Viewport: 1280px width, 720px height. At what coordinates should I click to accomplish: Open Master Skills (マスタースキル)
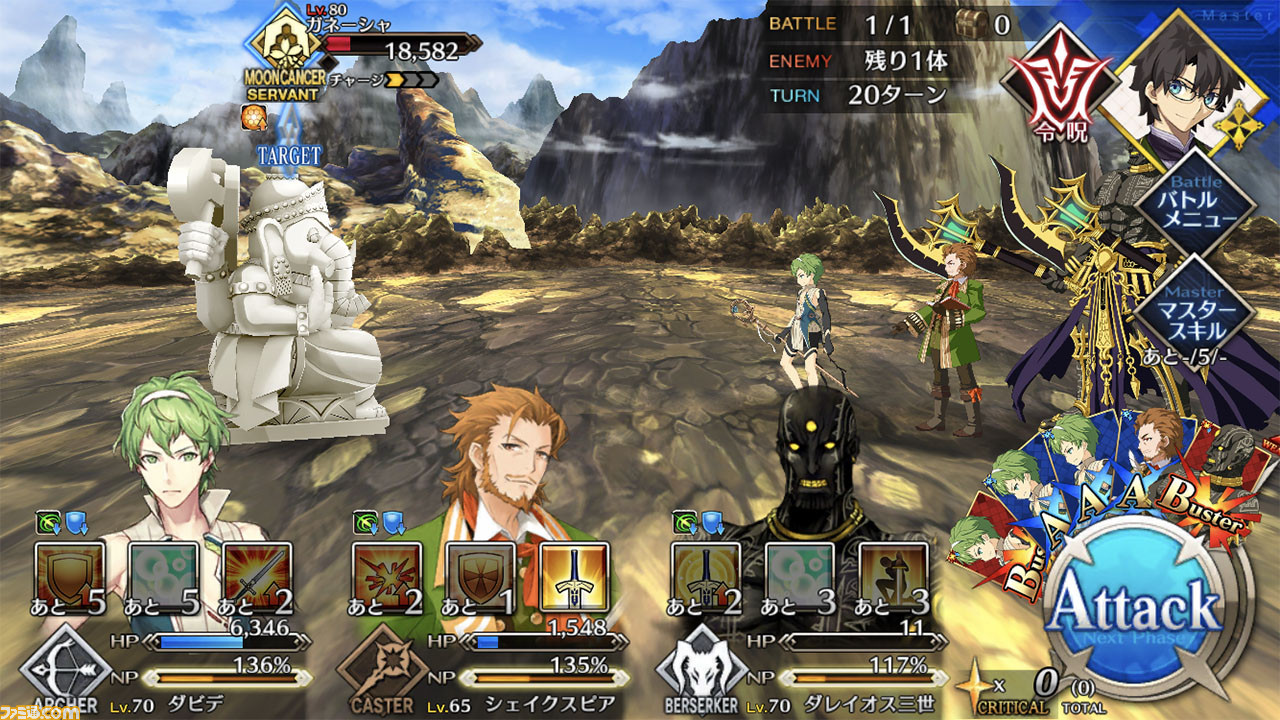(x=1197, y=305)
